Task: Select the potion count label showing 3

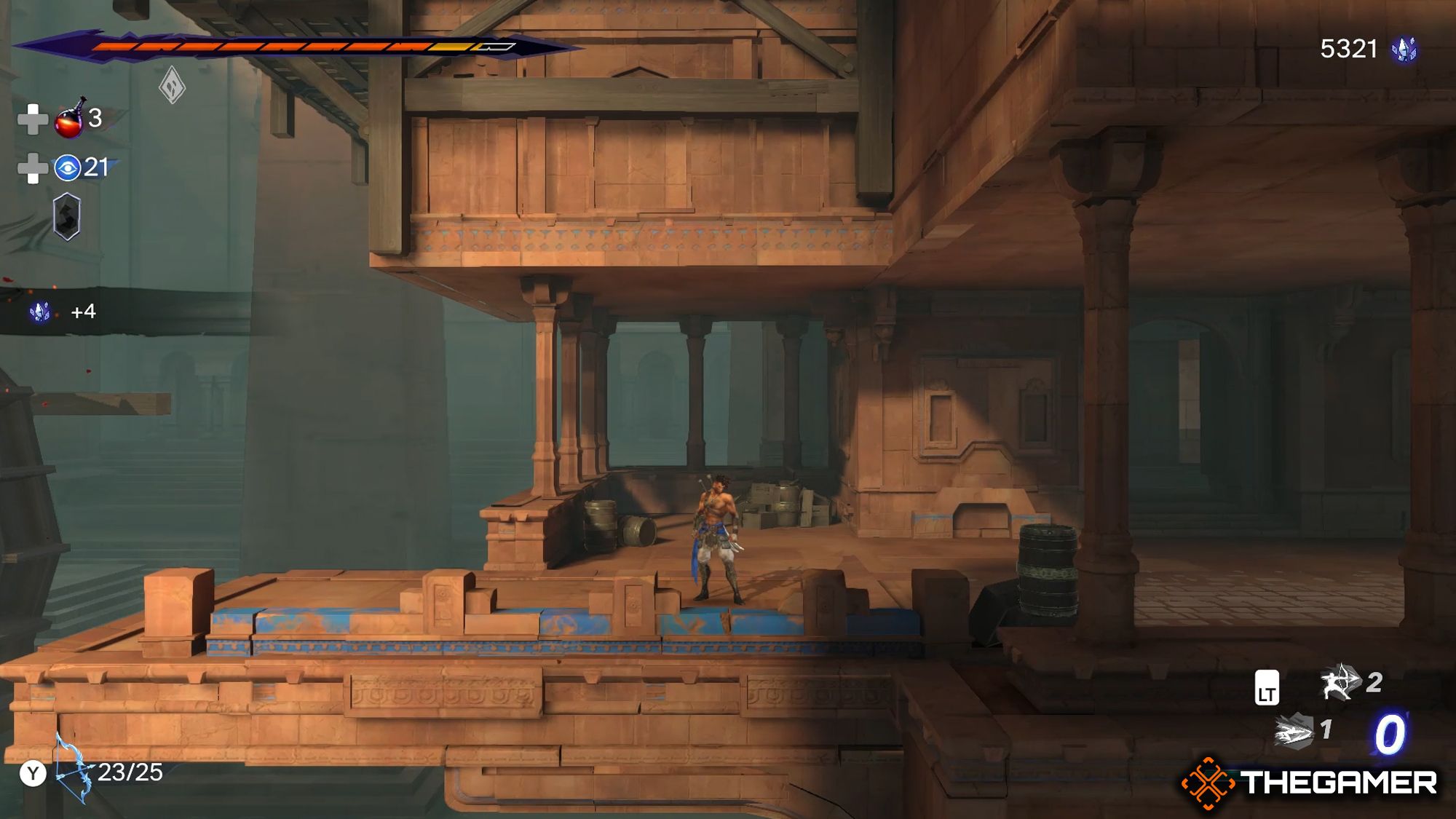Action: point(95,120)
